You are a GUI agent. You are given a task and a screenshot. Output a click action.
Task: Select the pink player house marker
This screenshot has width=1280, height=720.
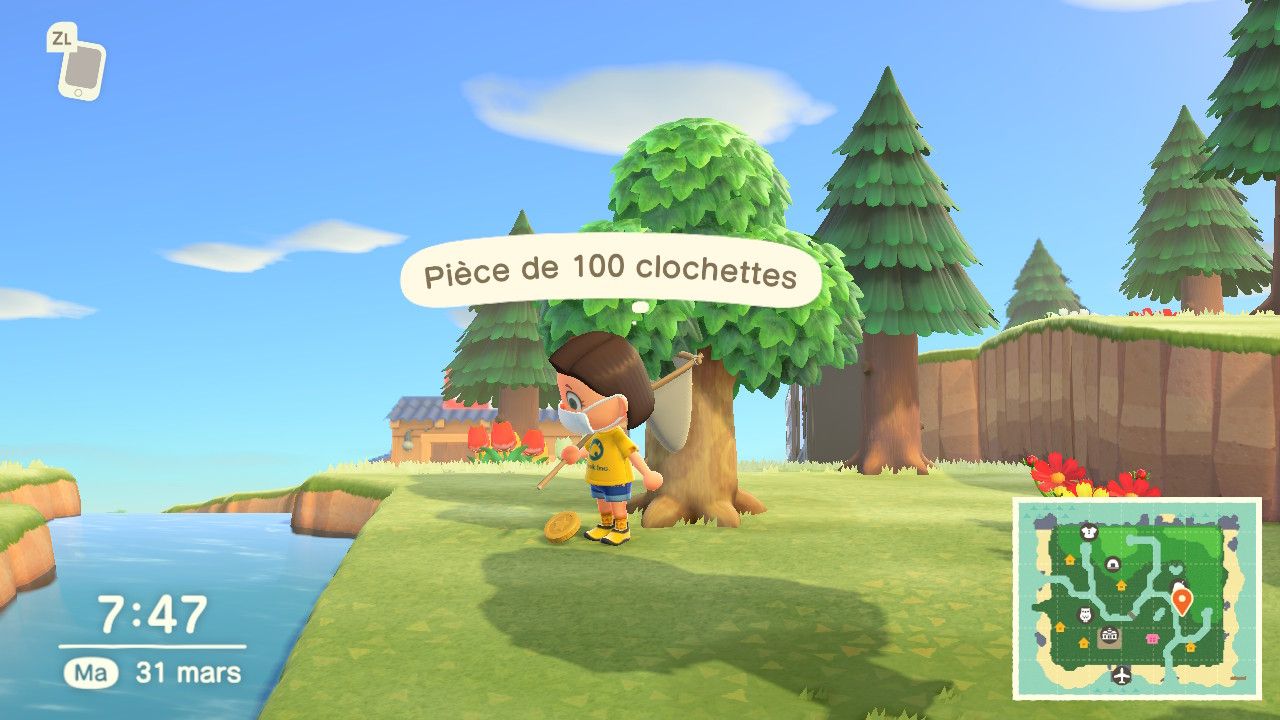(x=1151, y=638)
